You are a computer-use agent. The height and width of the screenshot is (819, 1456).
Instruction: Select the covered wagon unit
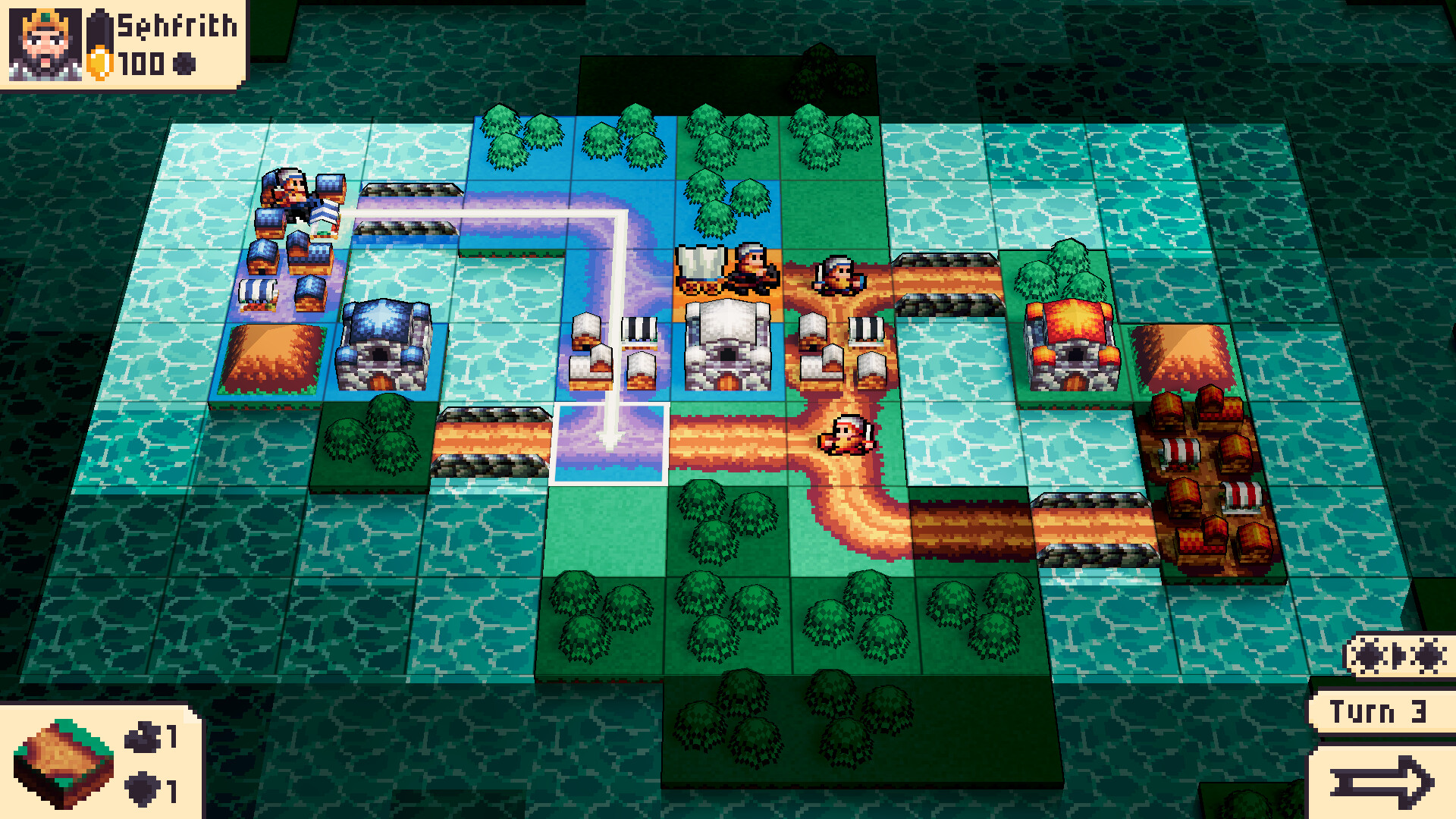coord(701,269)
